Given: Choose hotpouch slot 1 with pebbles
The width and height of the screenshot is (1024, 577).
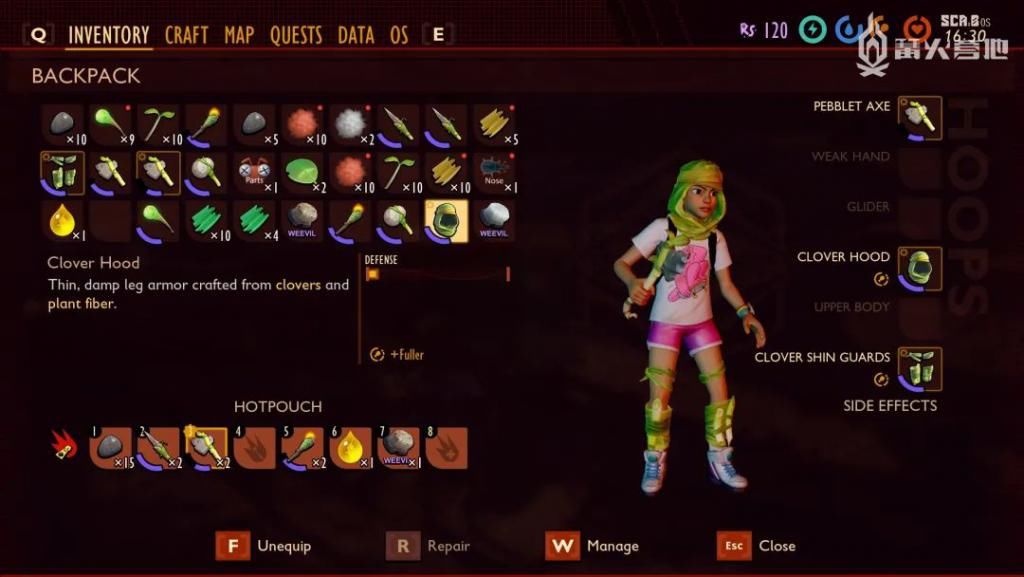Looking at the screenshot, I should pos(110,447).
